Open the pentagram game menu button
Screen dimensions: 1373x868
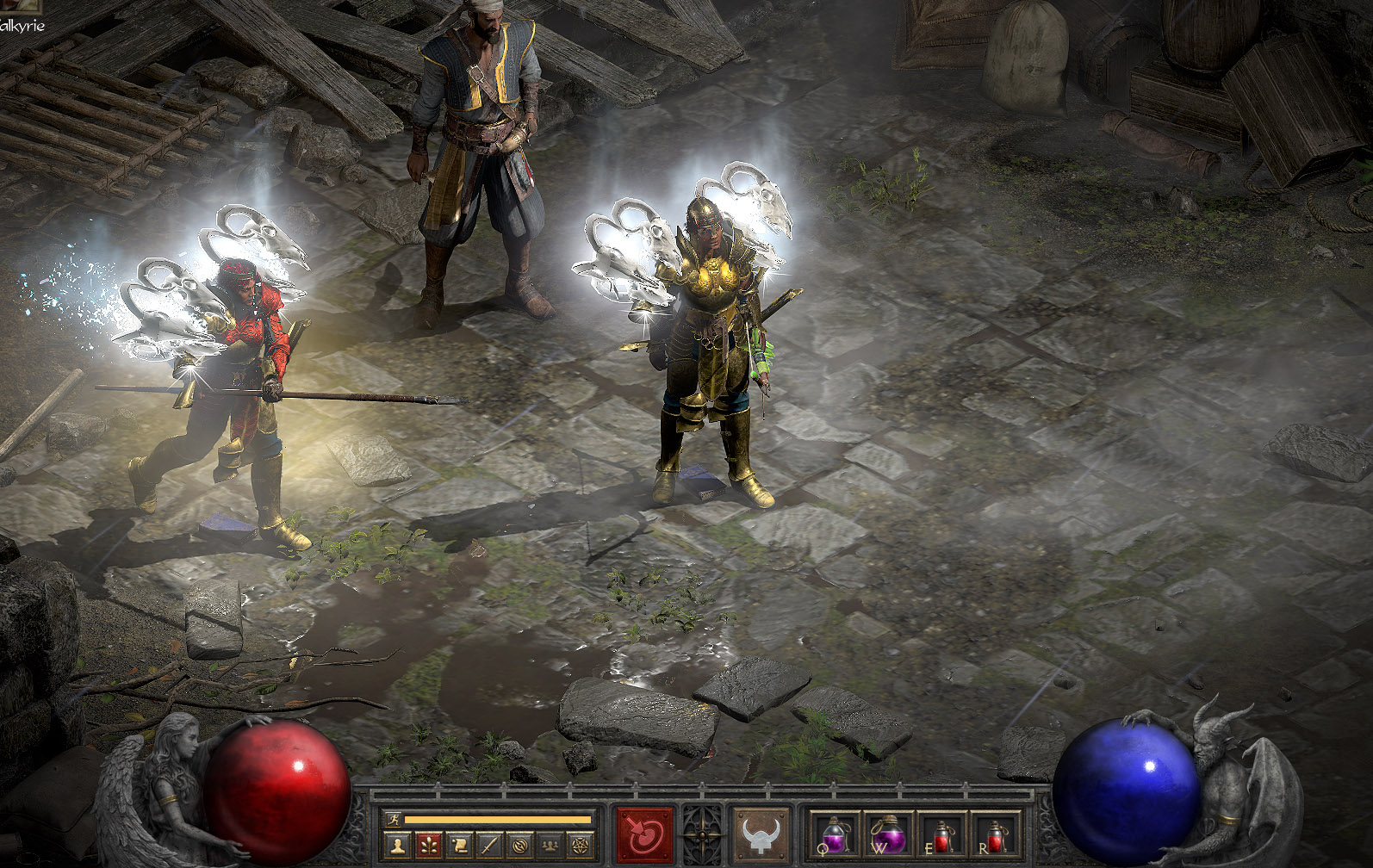click(580, 846)
